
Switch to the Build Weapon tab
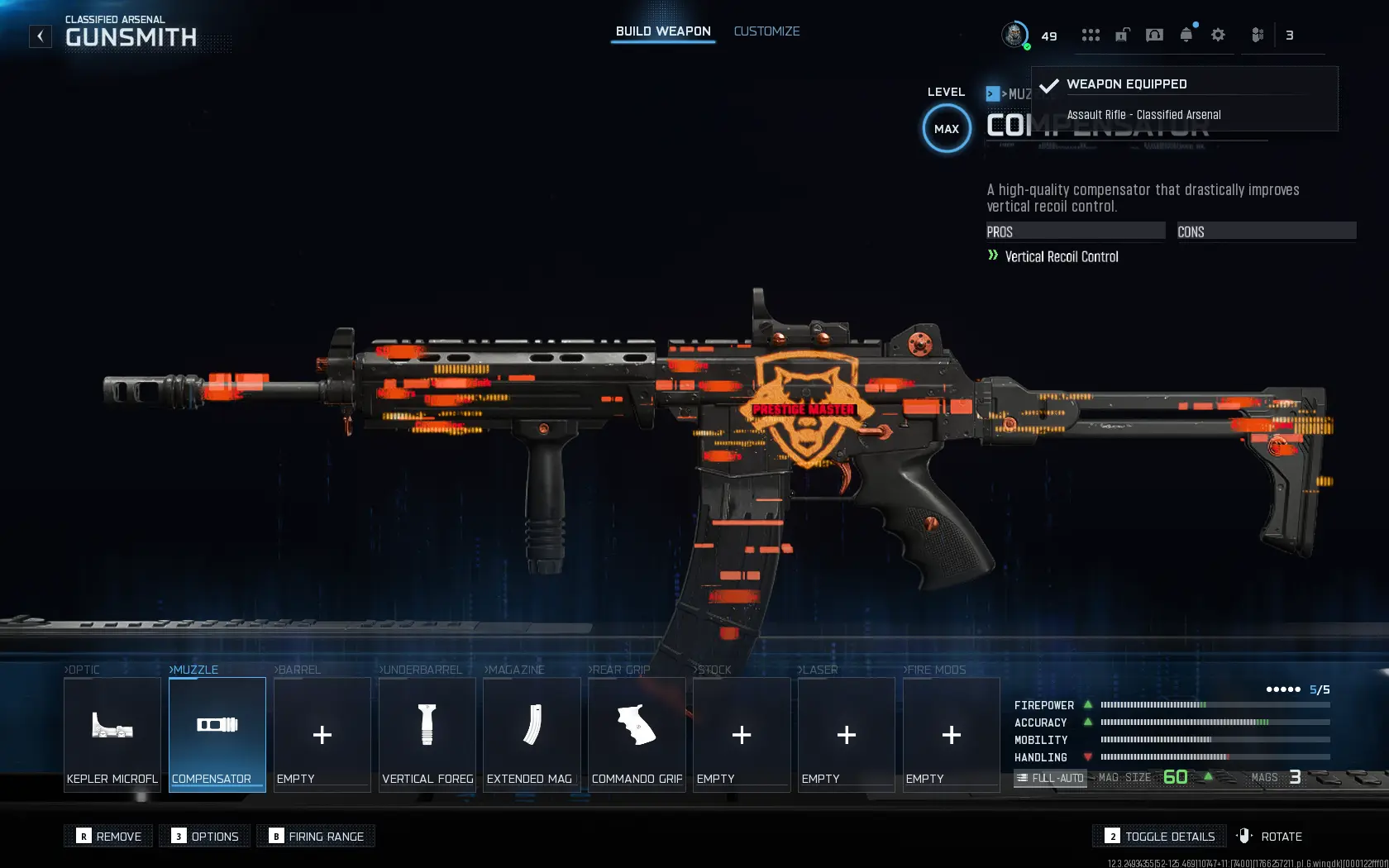(x=662, y=31)
